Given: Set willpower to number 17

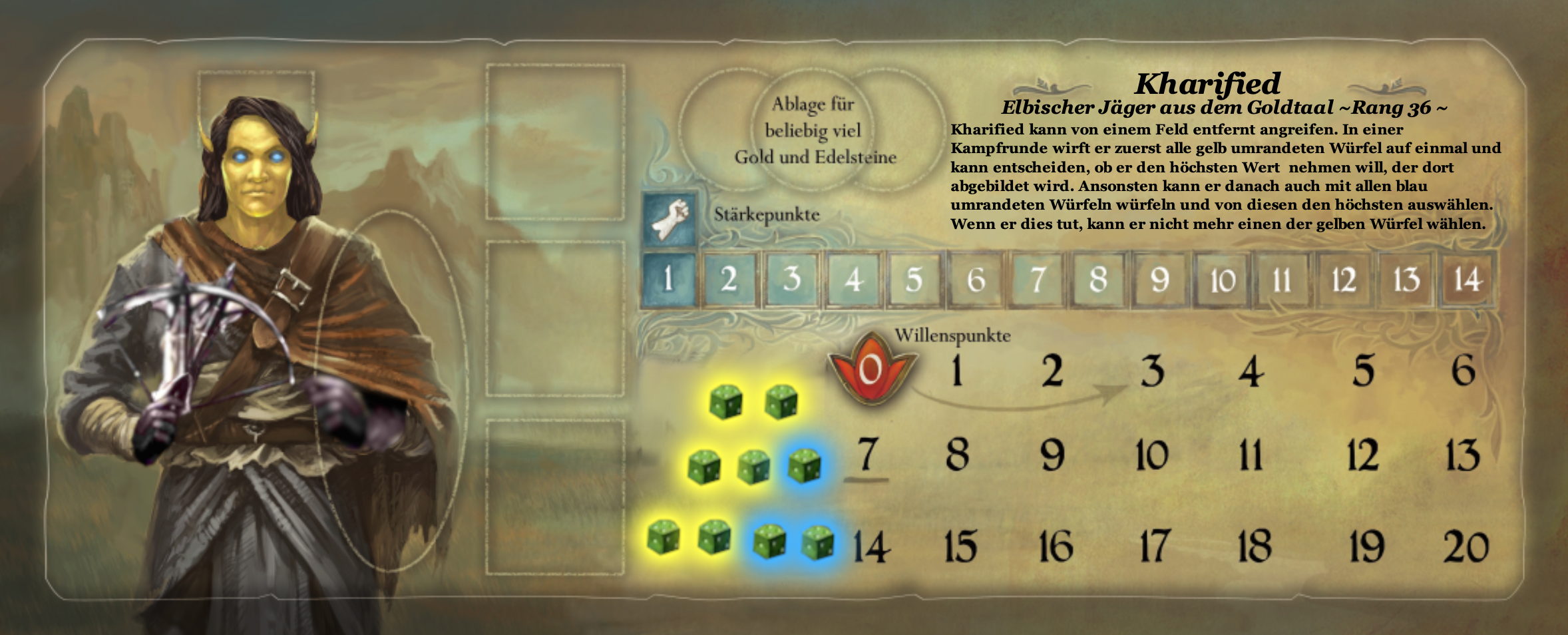Looking at the screenshot, I should point(1153,547).
